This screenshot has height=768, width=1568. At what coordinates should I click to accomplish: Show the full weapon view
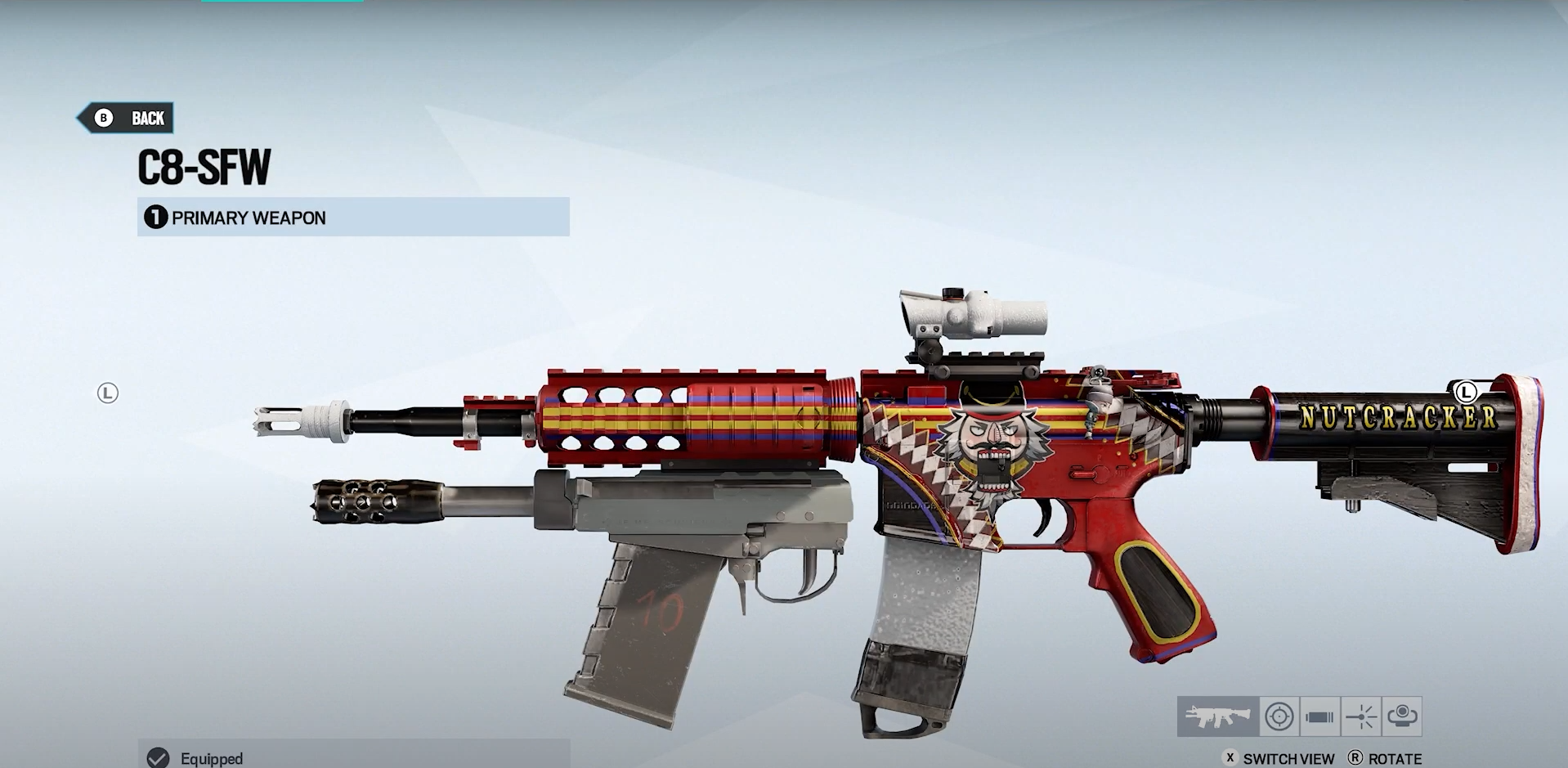click(x=1217, y=717)
